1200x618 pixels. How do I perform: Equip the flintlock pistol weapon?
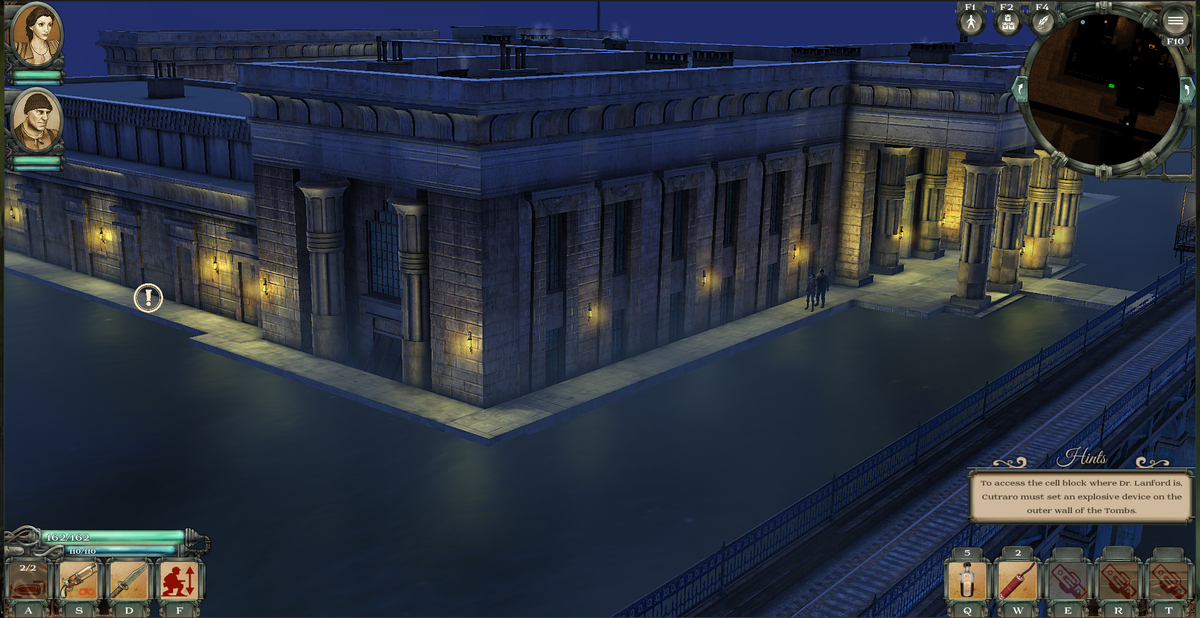coord(78,580)
